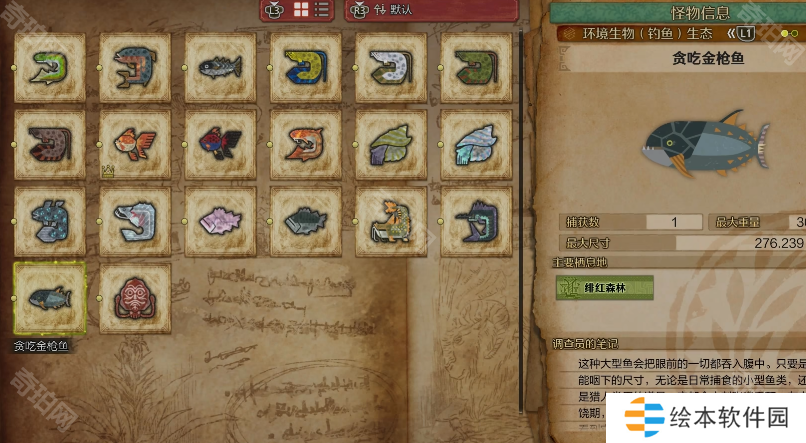The width and height of the screenshot is (806, 443).
Task: Pick the white speckled fish icon
Action: point(391,68)
